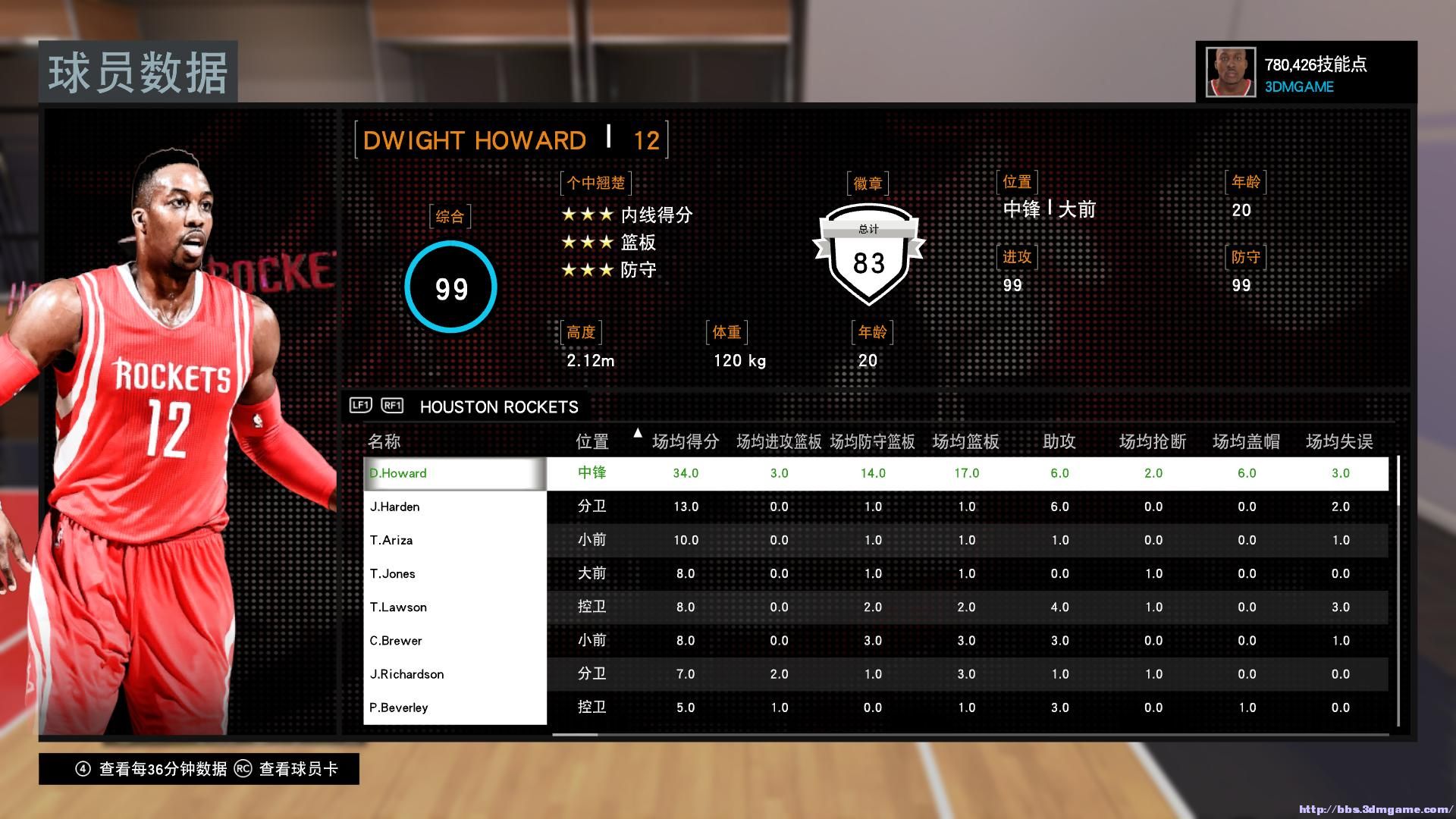
Task: Click the blue 99 overall rating circle
Action: [x=450, y=288]
